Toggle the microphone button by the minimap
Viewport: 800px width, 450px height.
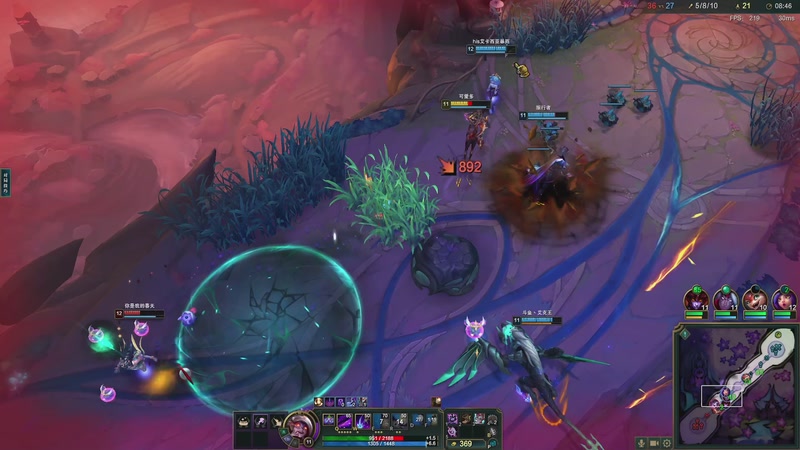pos(641,442)
